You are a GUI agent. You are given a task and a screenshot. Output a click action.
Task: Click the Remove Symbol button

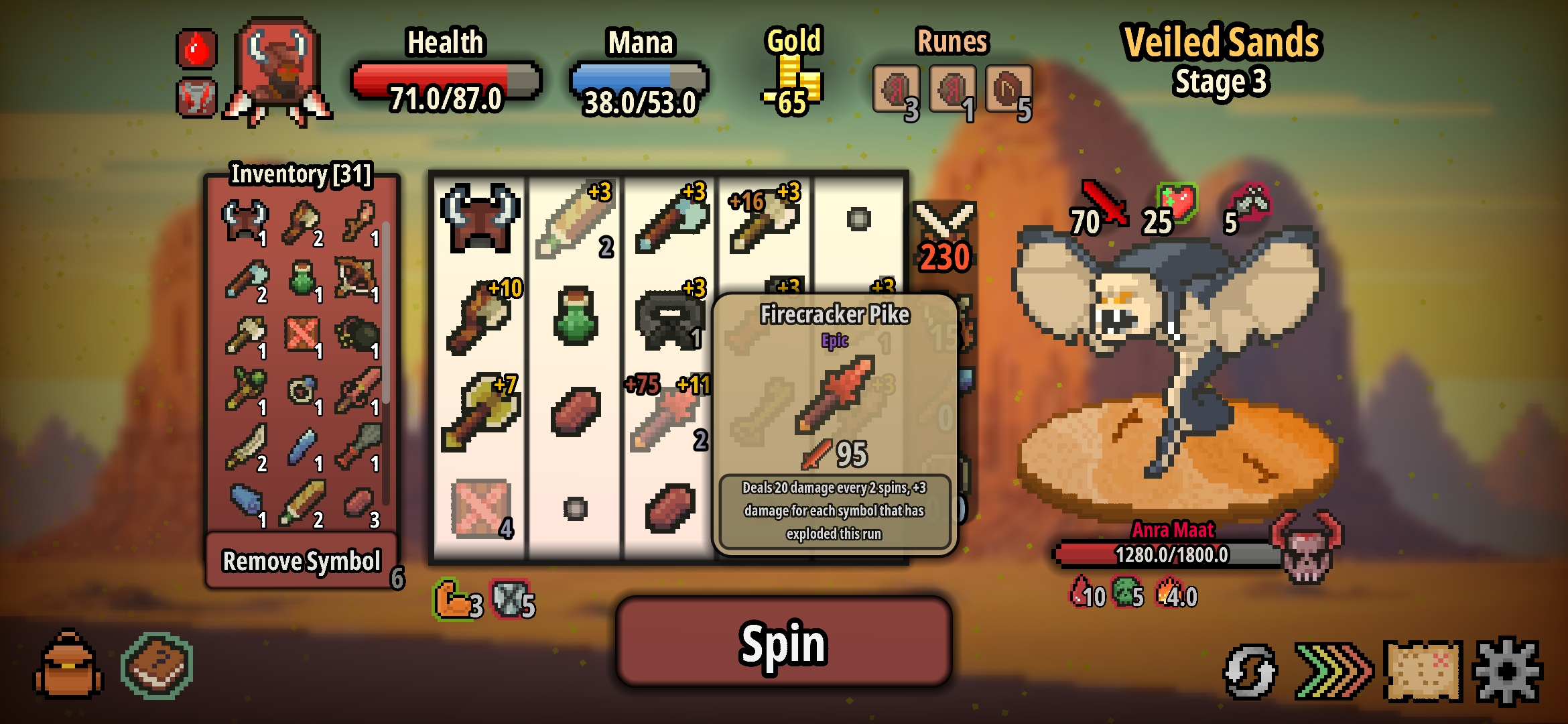click(302, 560)
